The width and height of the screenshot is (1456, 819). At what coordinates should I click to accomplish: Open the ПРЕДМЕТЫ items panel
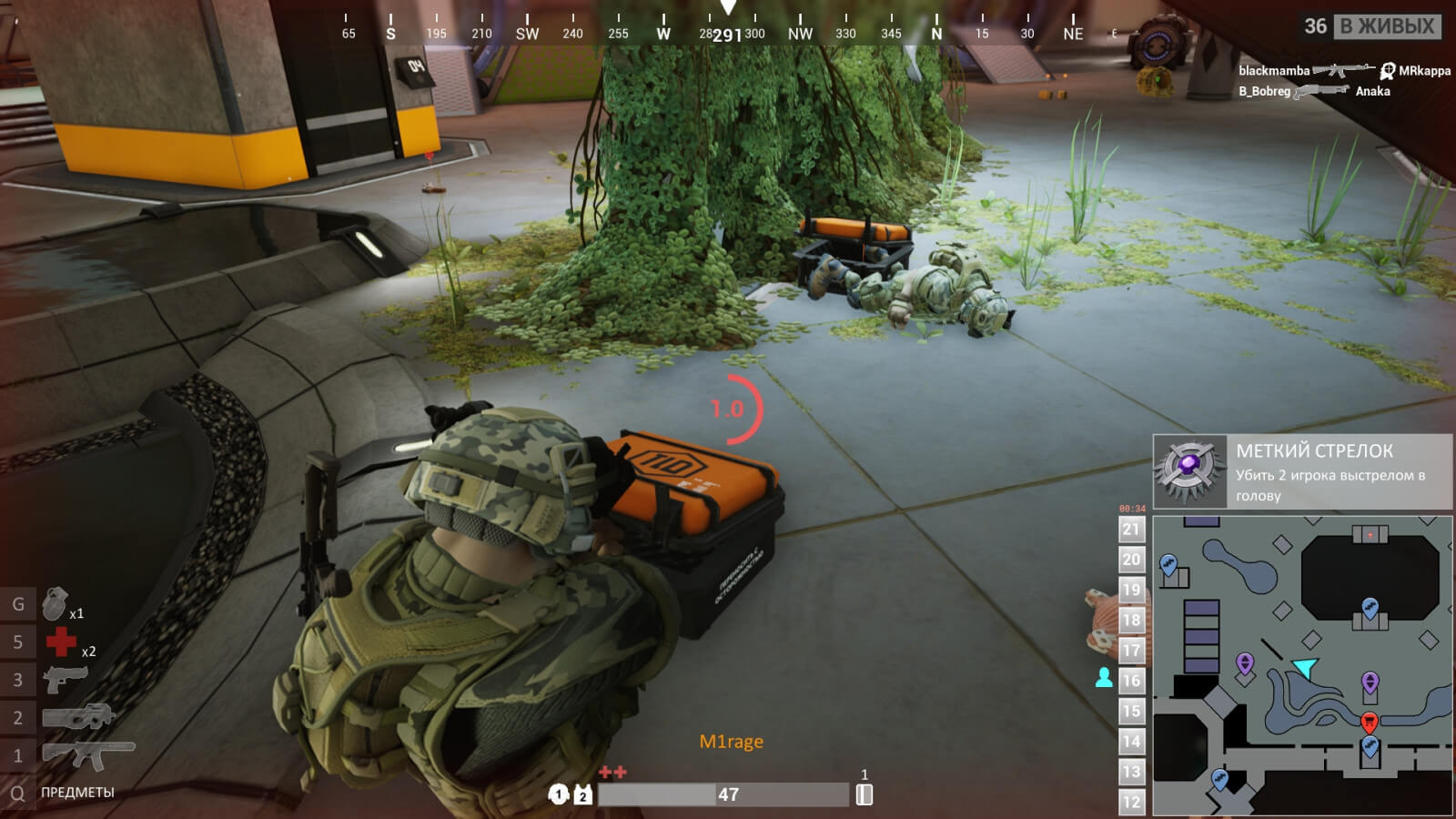[x=76, y=793]
